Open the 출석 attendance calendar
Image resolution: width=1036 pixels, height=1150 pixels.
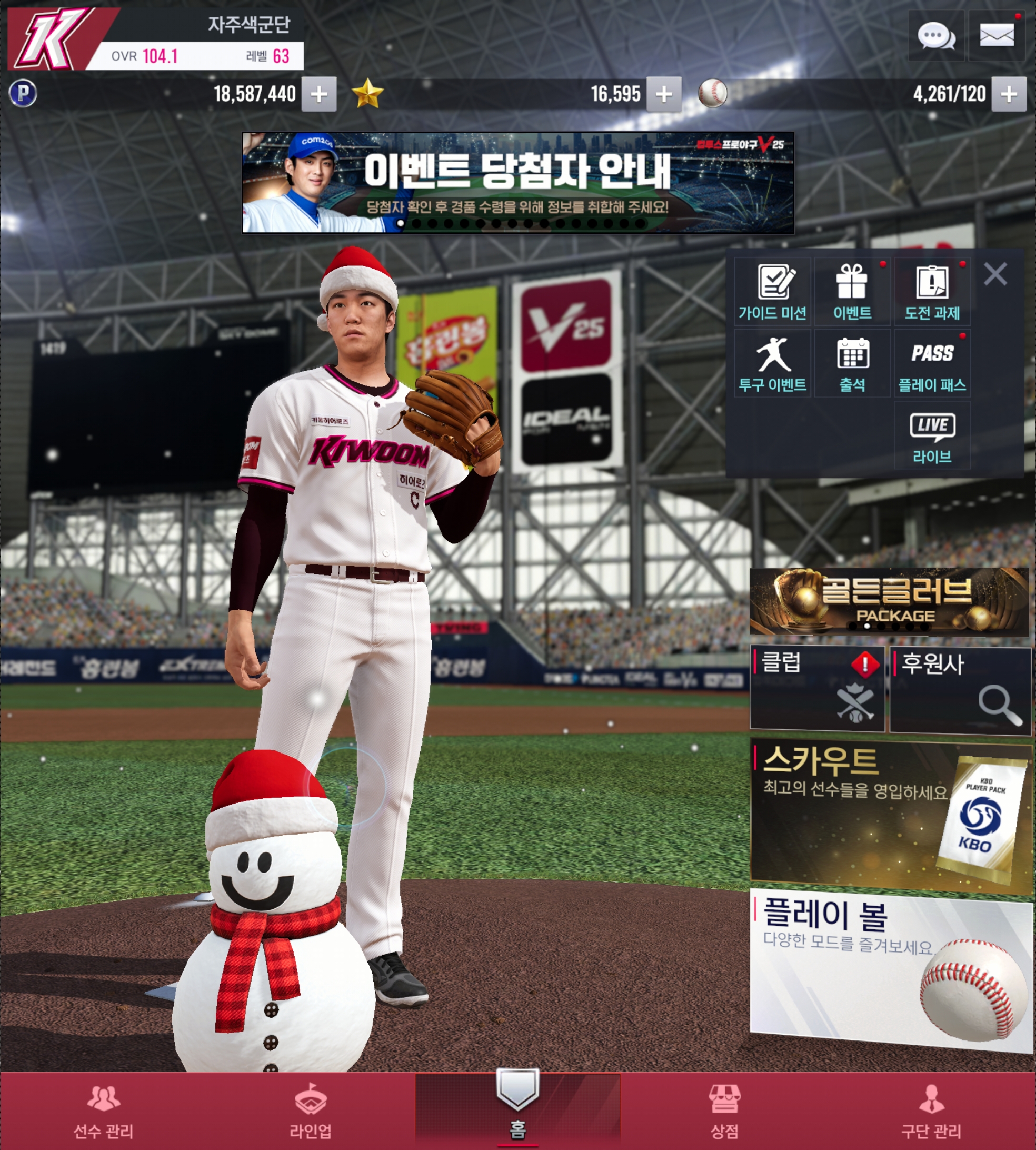852,364
